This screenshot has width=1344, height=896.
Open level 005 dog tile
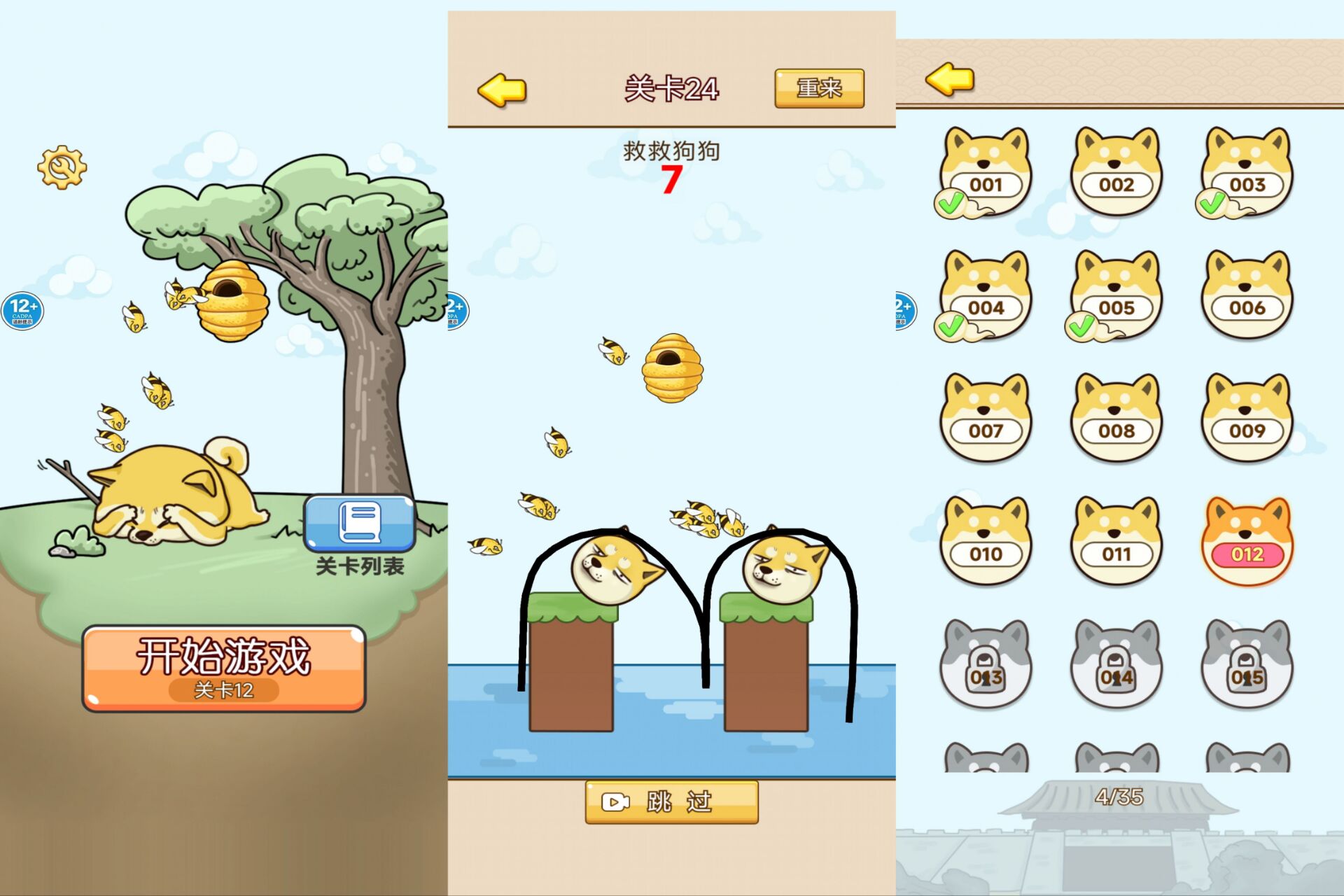pos(1116,295)
